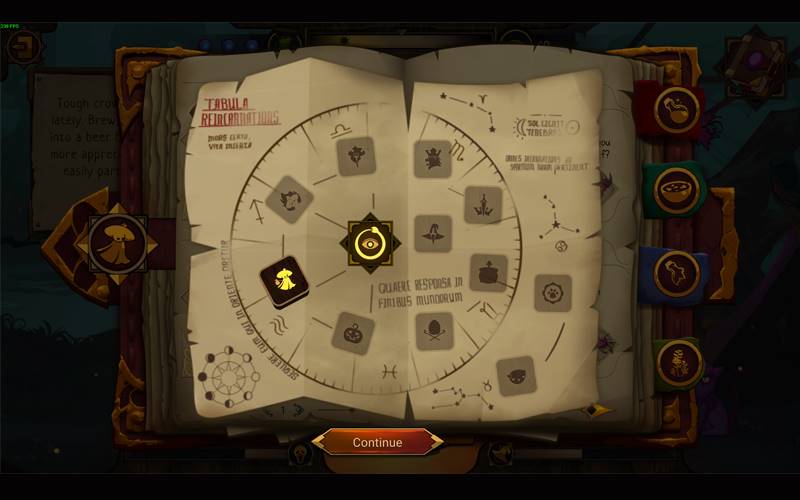The height and width of the screenshot is (500, 800).
Task: Switch to the green bowl tab
Action: (676, 188)
